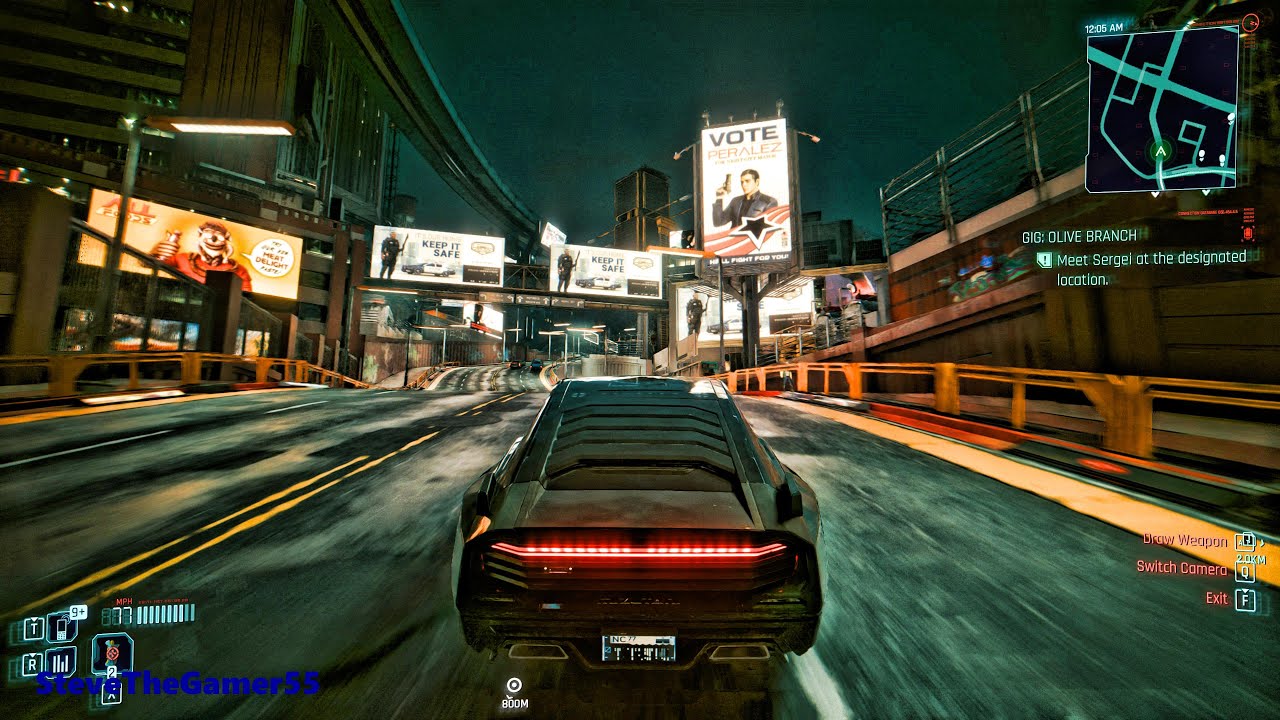Image resolution: width=1280 pixels, height=720 pixels.
Task: Click the Draw Weapon interaction entry
Action: [1185, 541]
